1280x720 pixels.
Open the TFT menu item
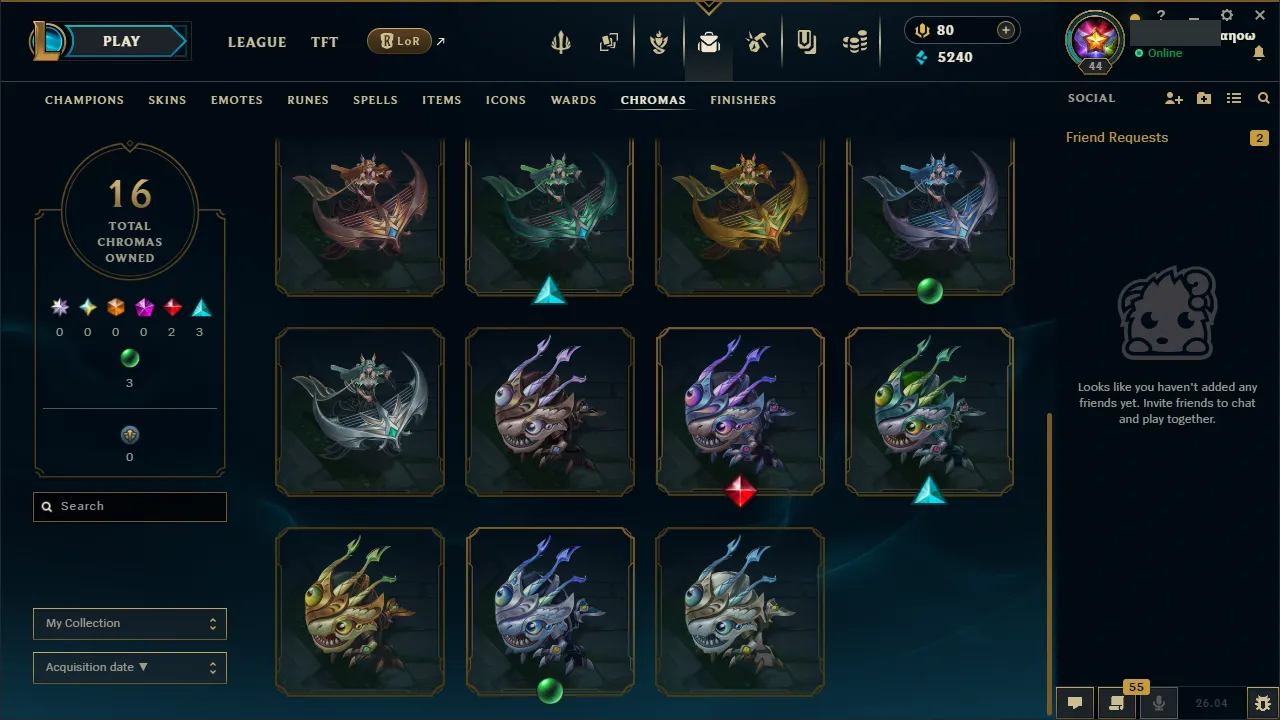324,42
